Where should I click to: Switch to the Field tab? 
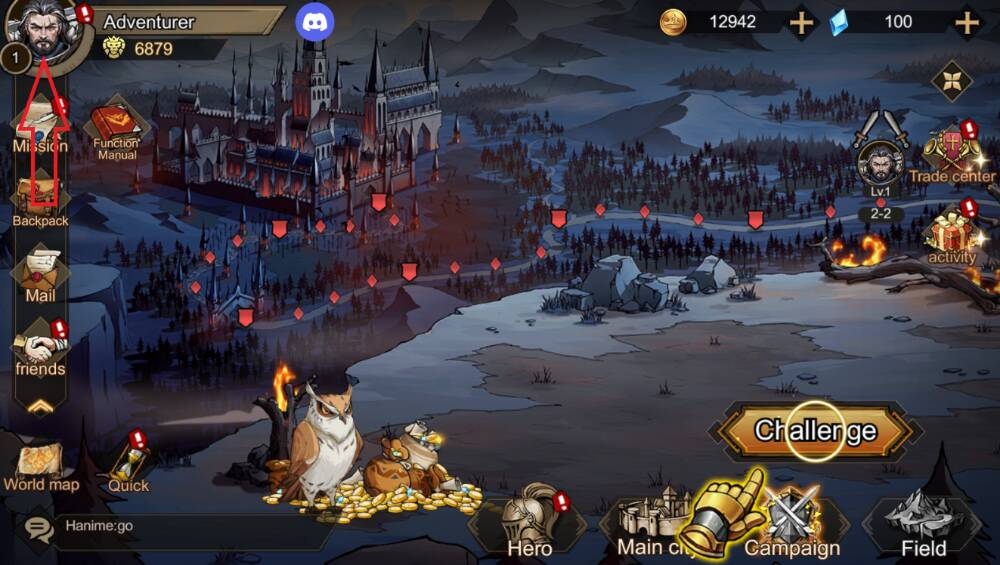coord(923,523)
